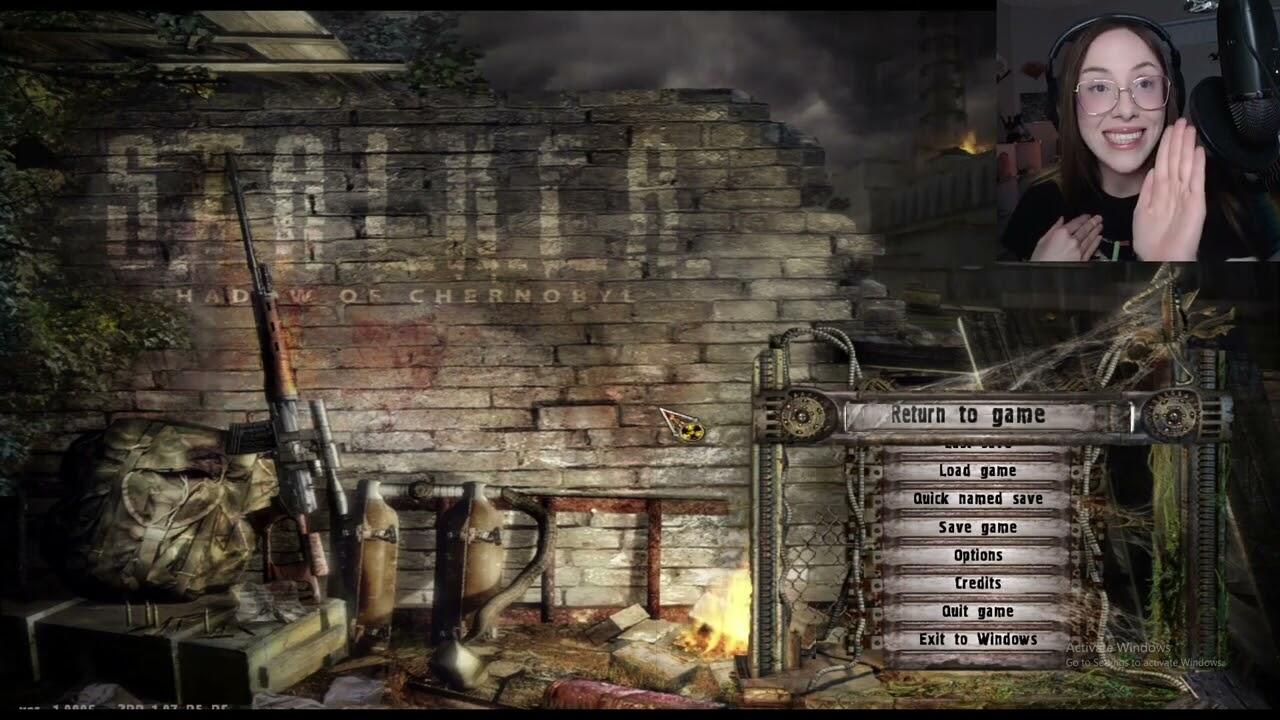Choose Exit to Windows
The width and height of the screenshot is (1280, 720).
(x=977, y=639)
